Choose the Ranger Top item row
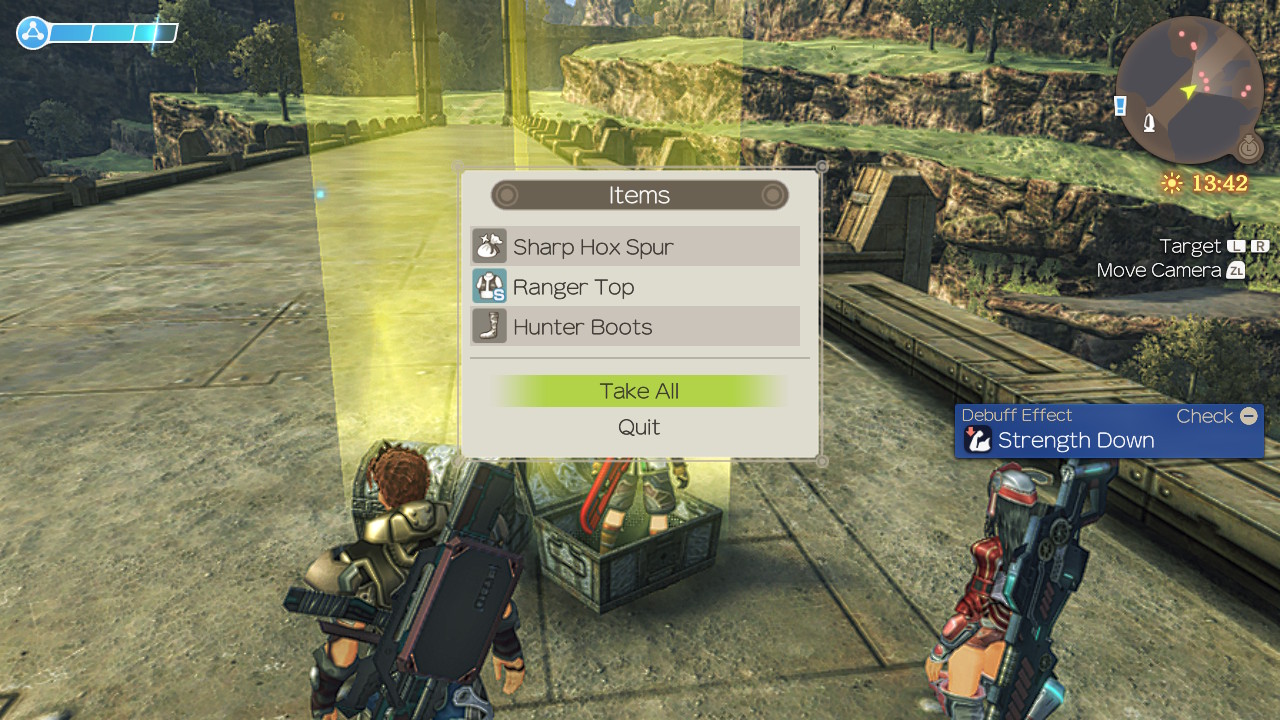The height and width of the screenshot is (720, 1280). [635, 287]
